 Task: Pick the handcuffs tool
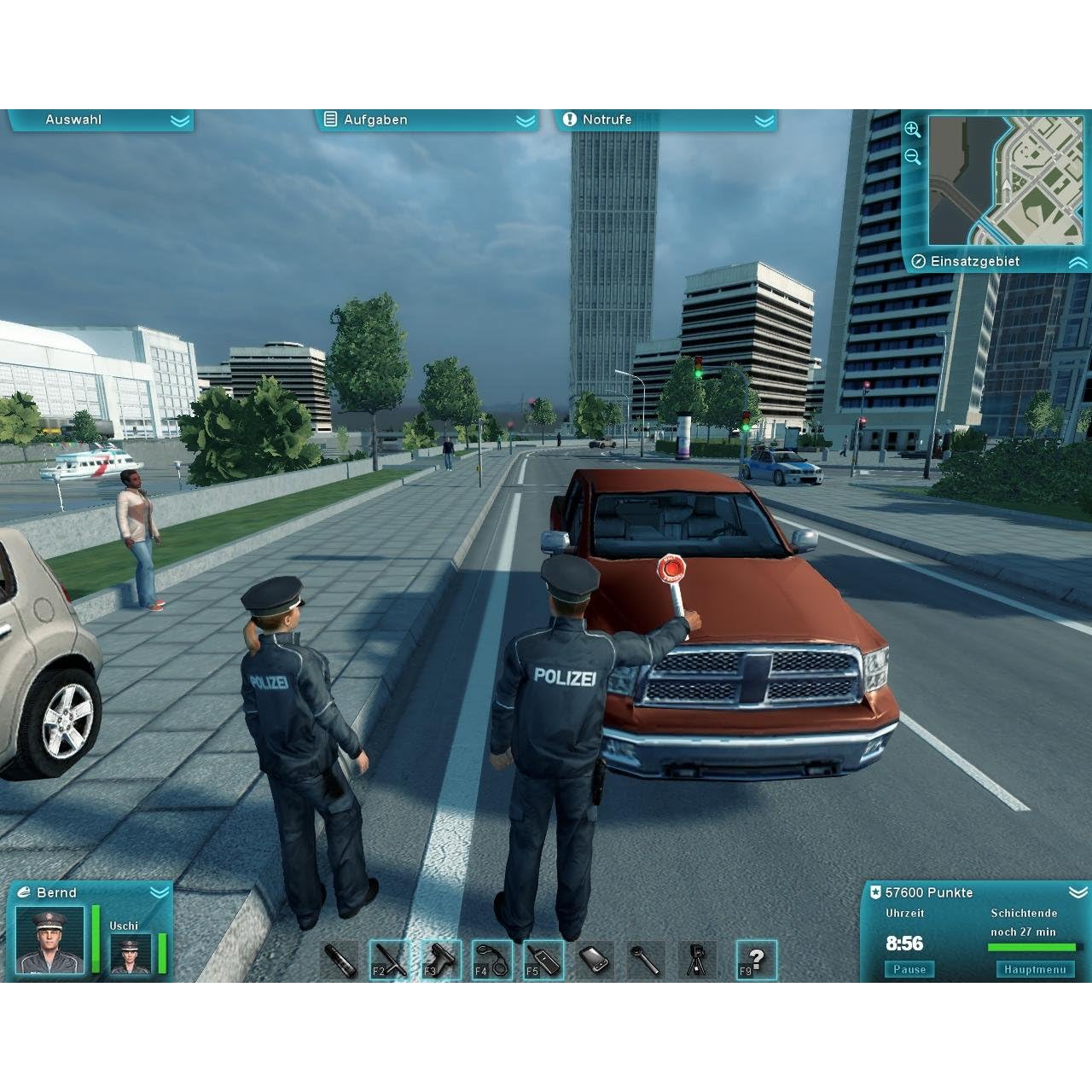click(x=491, y=961)
